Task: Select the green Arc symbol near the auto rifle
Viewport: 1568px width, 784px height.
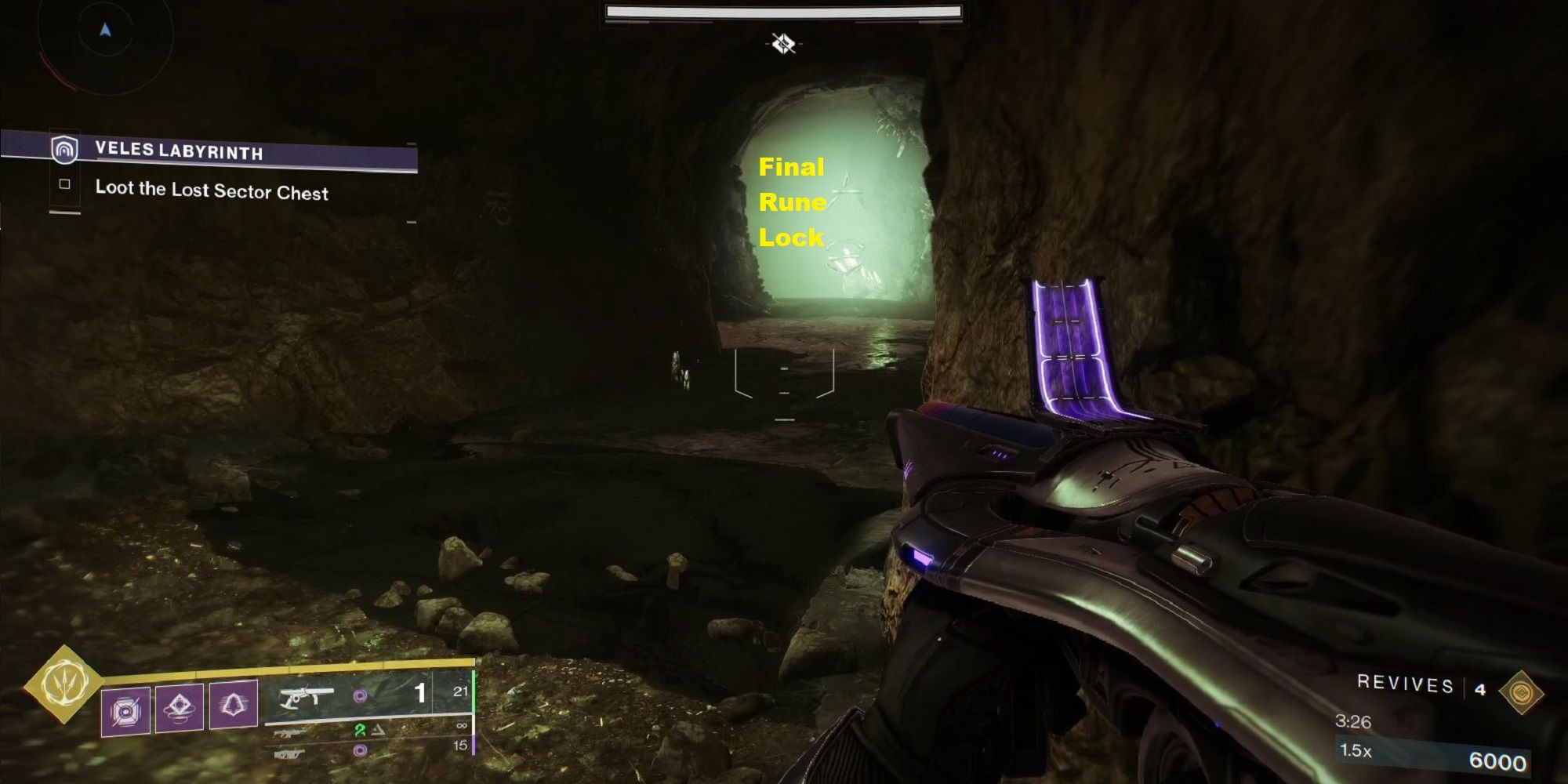Action: pyautogui.click(x=359, y=729)
